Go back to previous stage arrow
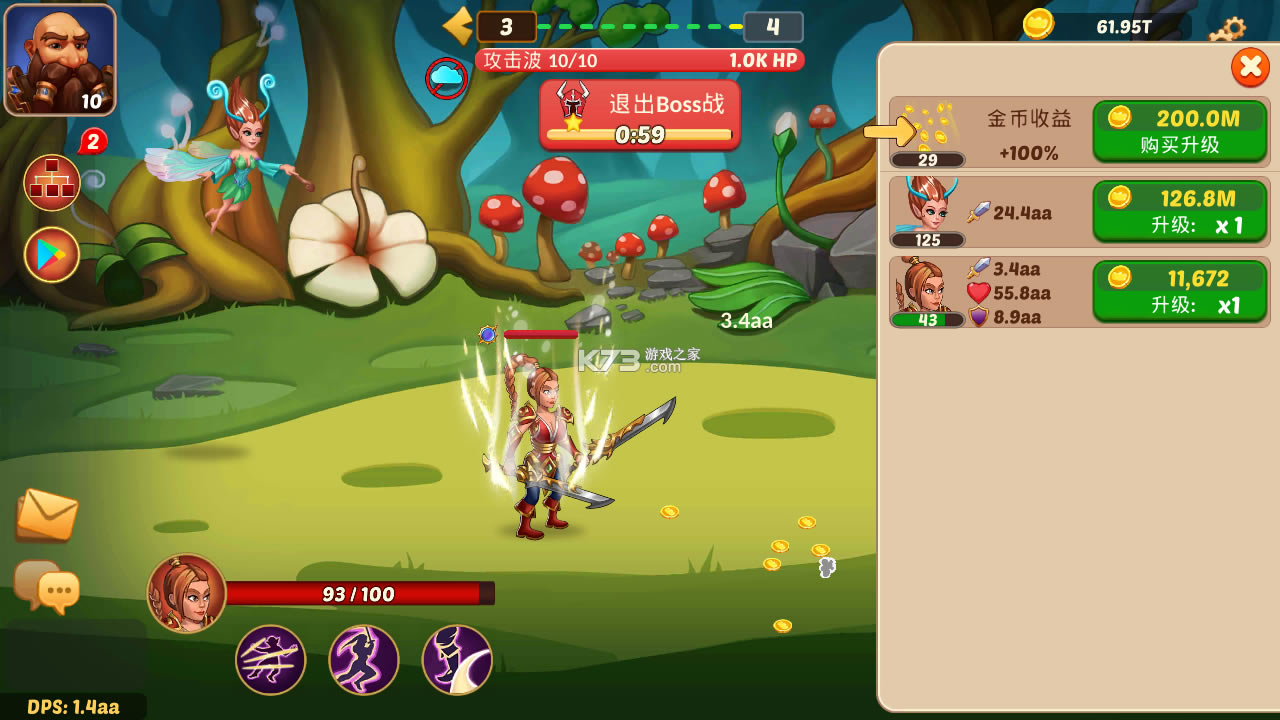The image size is (1280, 720). [458, 26]
